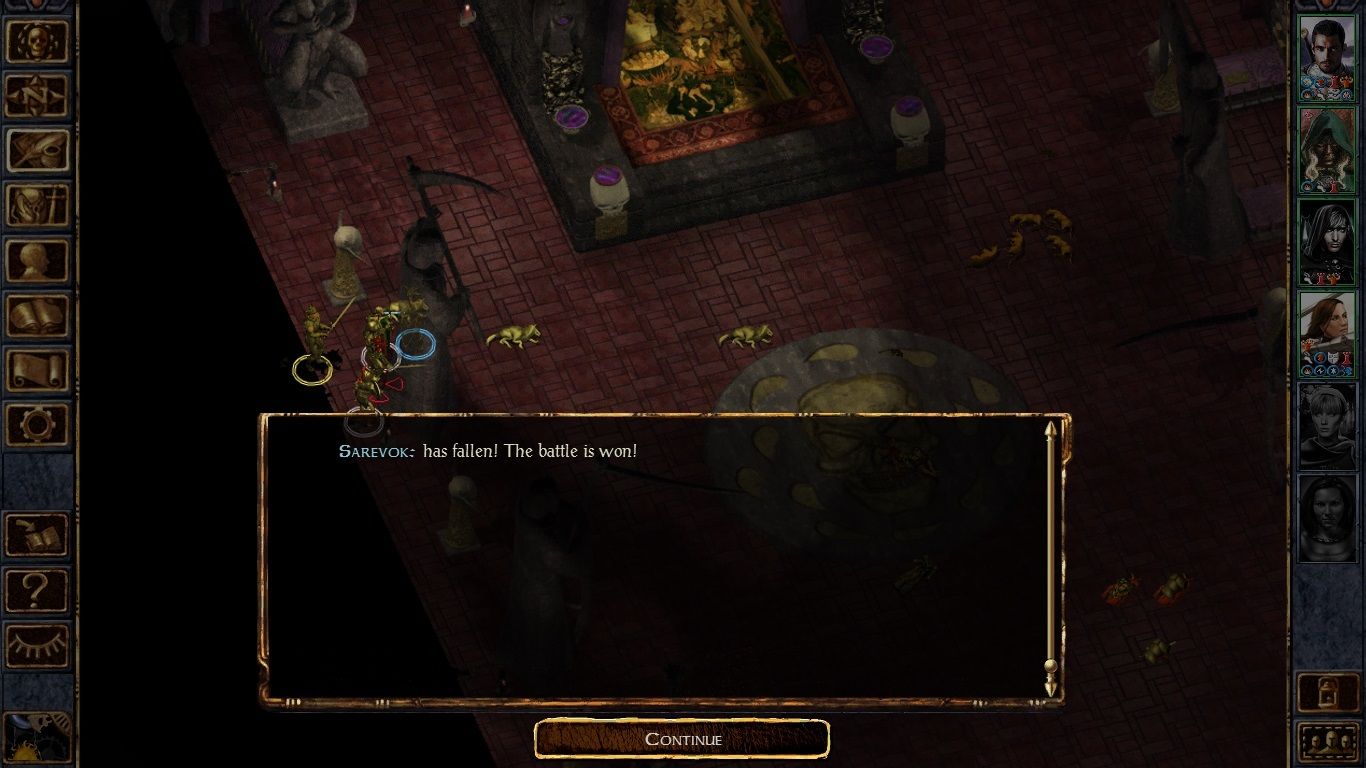The image size is (1366, 768).
Task: Toggle interface hiding with the eye icon
Action: click(x=38, y=643)
